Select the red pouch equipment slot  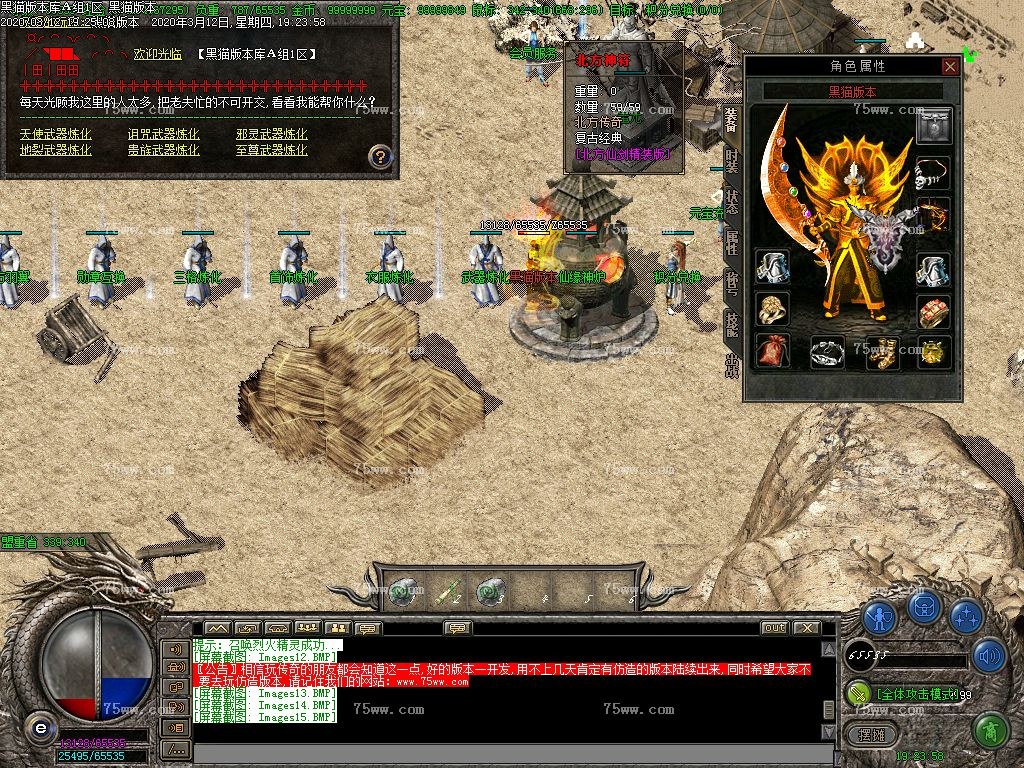[x=772, y=351]
